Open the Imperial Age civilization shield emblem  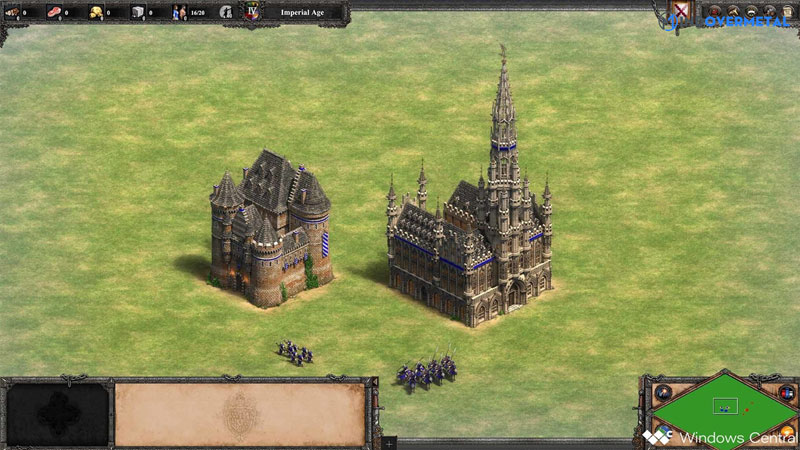pos(251,12)
